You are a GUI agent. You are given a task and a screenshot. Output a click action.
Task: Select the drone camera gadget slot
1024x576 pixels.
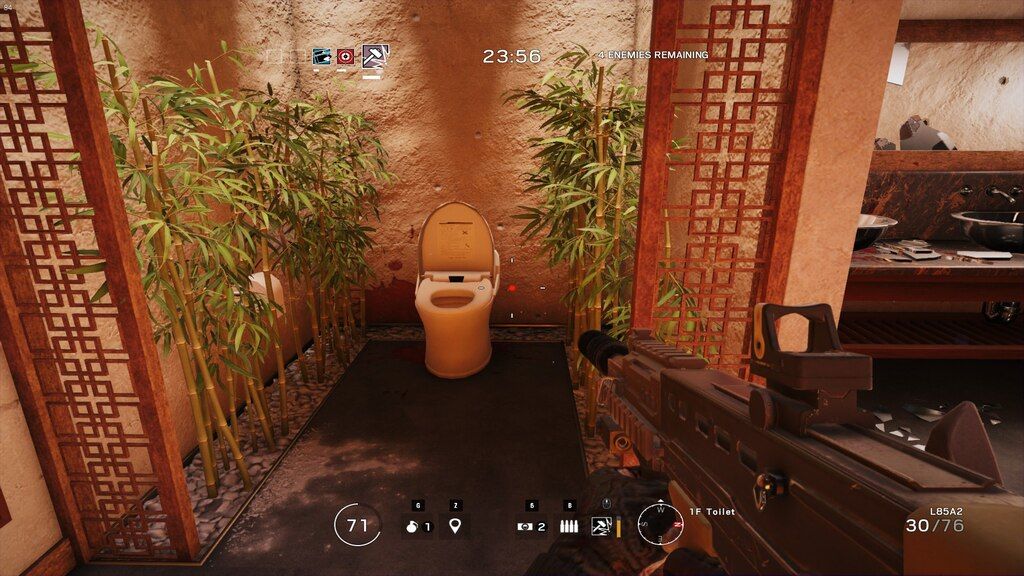tap(530, 526)
